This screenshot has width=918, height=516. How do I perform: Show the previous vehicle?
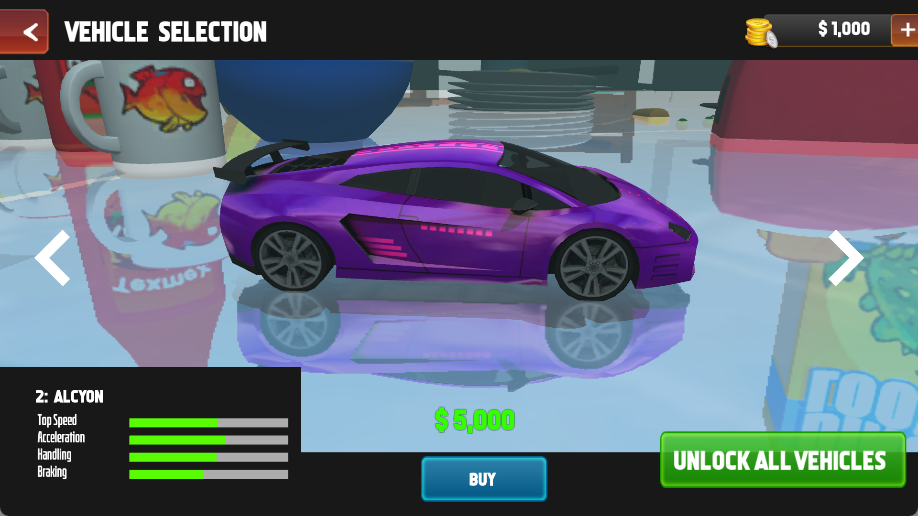click(x=52, y=258)
